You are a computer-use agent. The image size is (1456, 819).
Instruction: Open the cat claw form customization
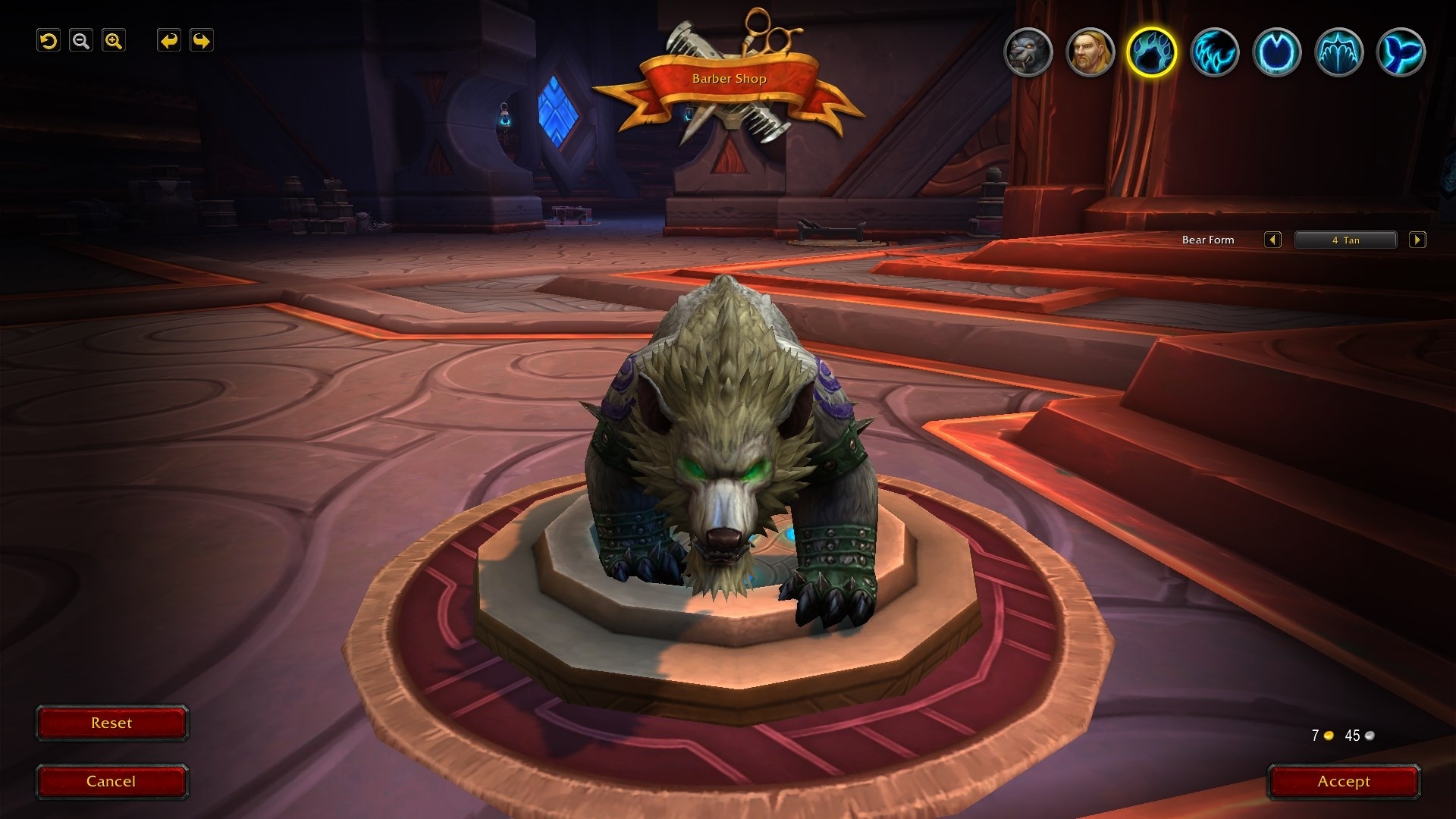(x=1214, y=52)
